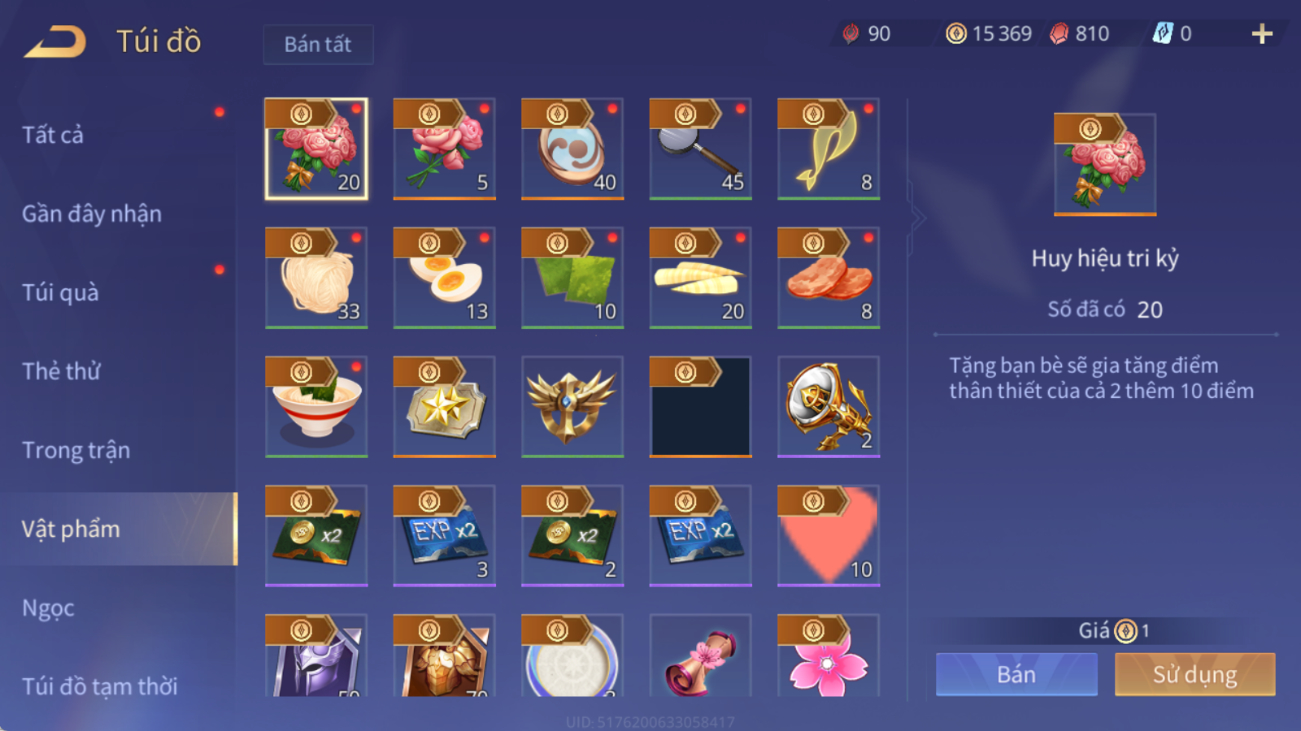Image resolution: width=1301 pixels, height=731 pixels.
Task: Select the single rose item with 5 count
Action: point(444,149)
